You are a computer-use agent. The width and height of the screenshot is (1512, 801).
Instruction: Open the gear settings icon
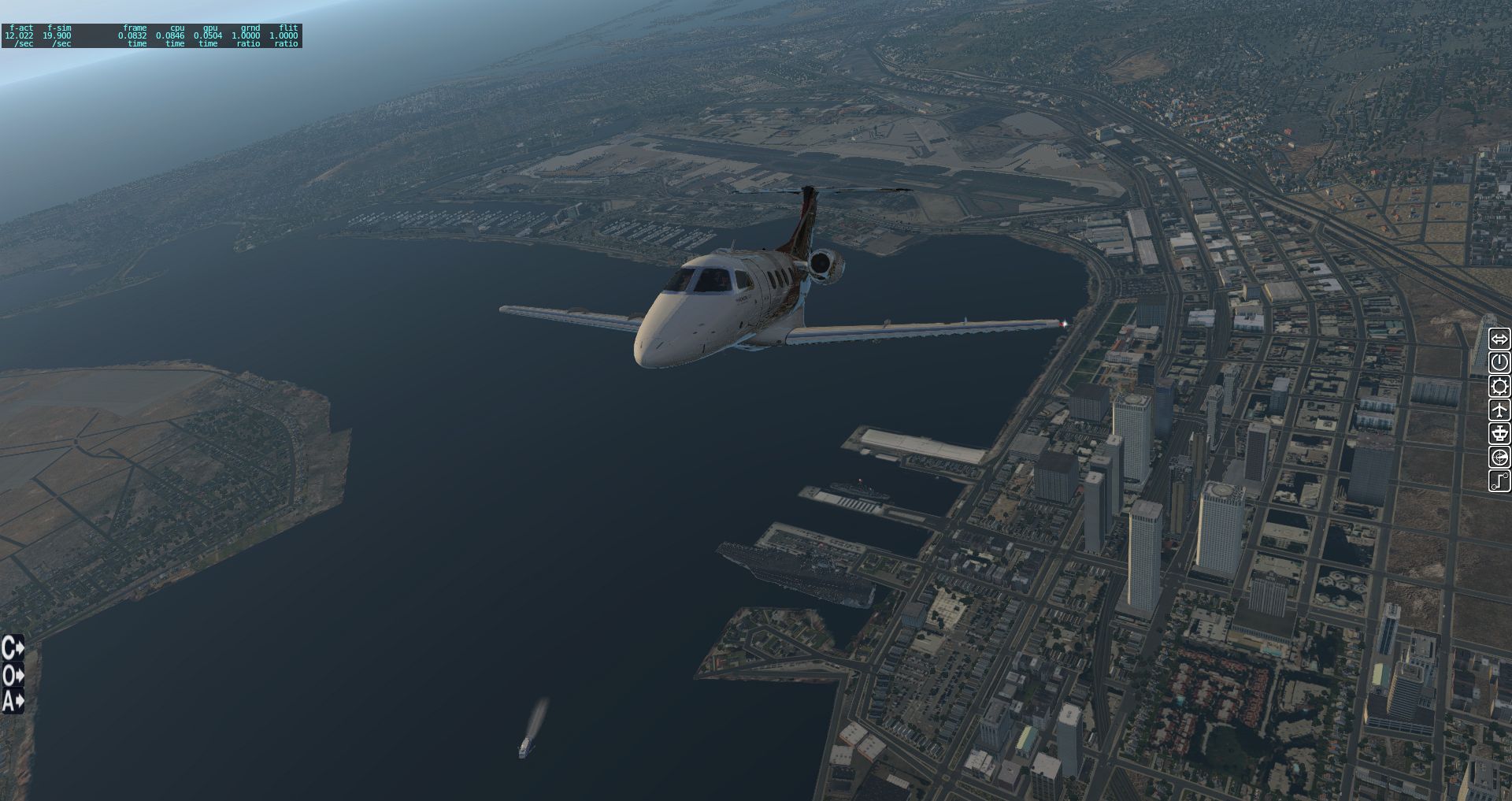(x=1499, y=386)
